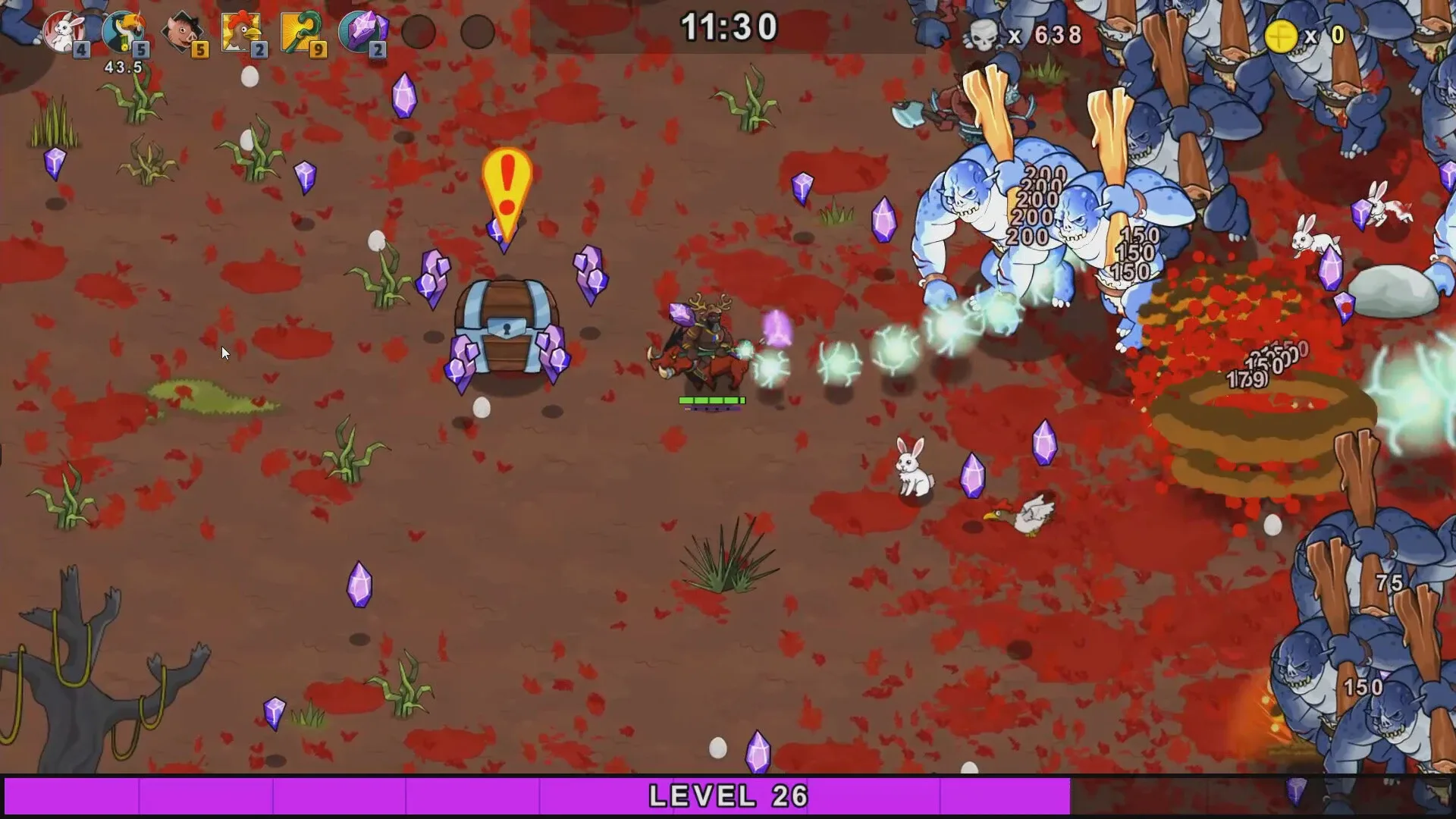Click the chicken weapon icon
Screen dimensions: 1456x819
pos(240,30)
